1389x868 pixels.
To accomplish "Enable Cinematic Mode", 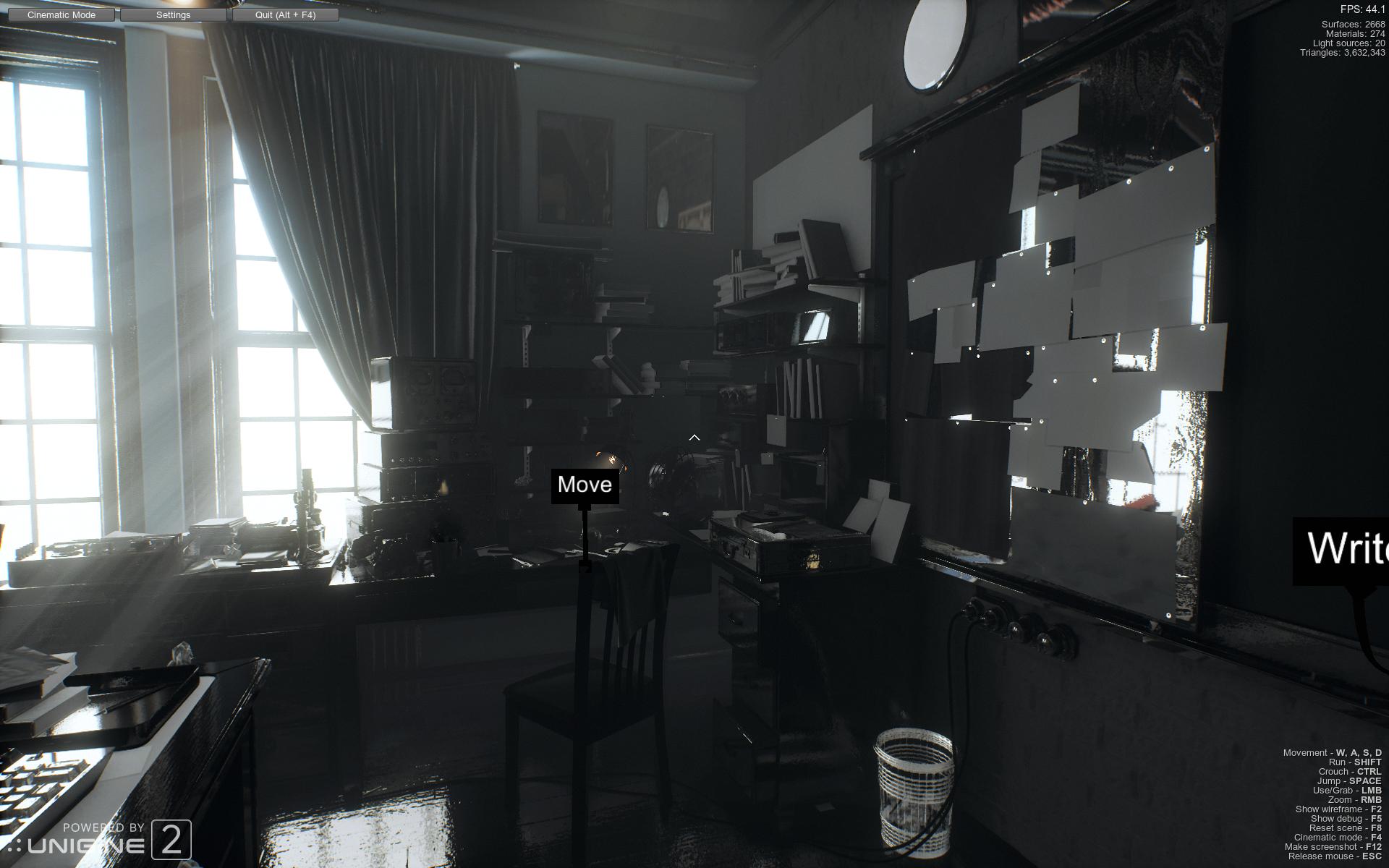I will pos(61,14).
